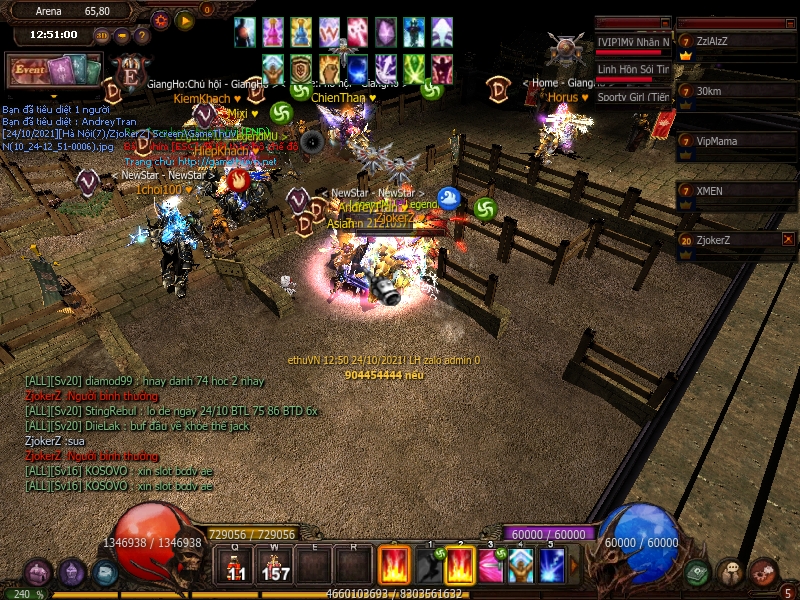Collapse the party list with its minus button
This screenshot has height=600, width=800.
788,22
